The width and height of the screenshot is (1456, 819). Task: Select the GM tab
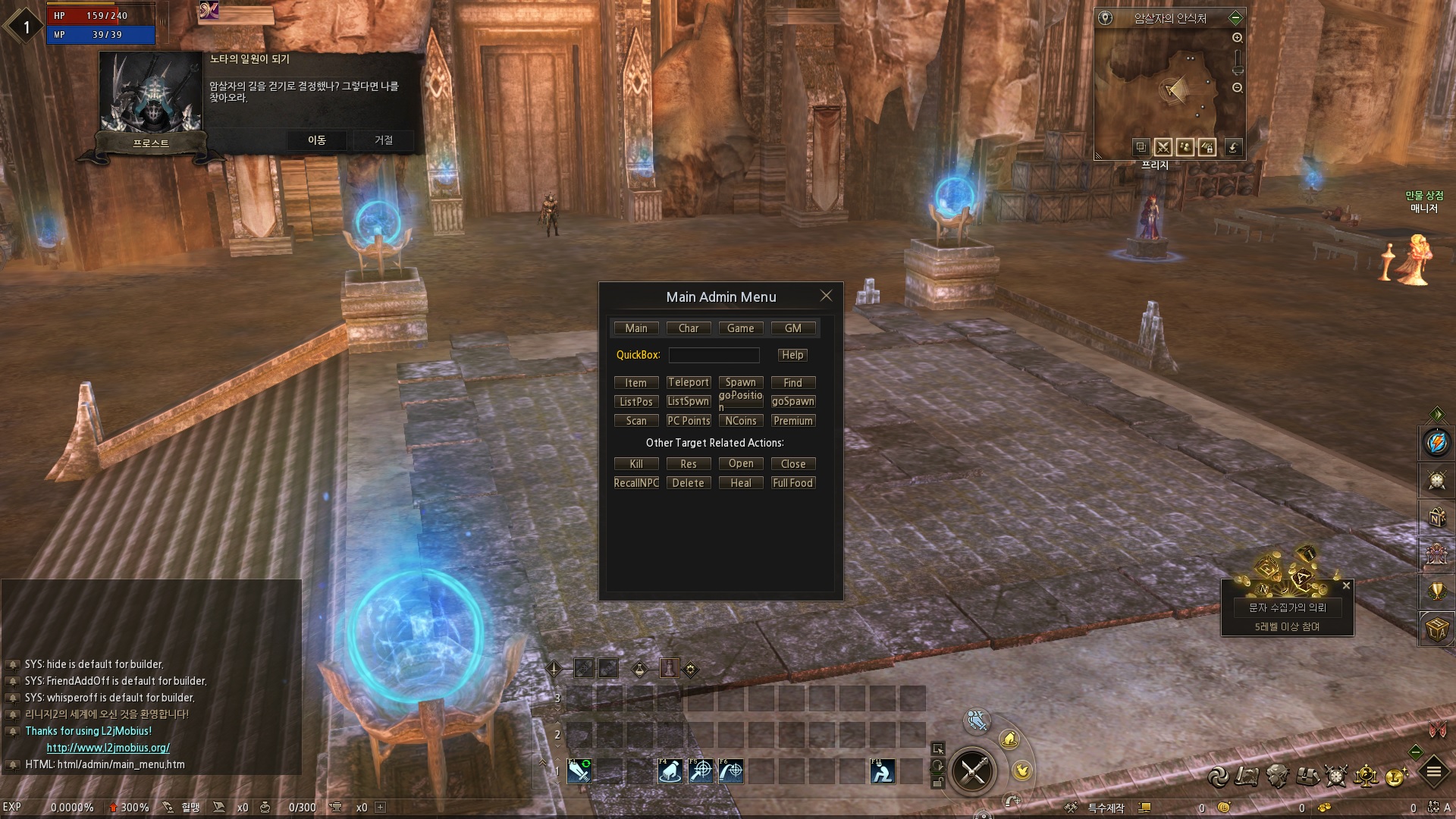click(792, 328)
